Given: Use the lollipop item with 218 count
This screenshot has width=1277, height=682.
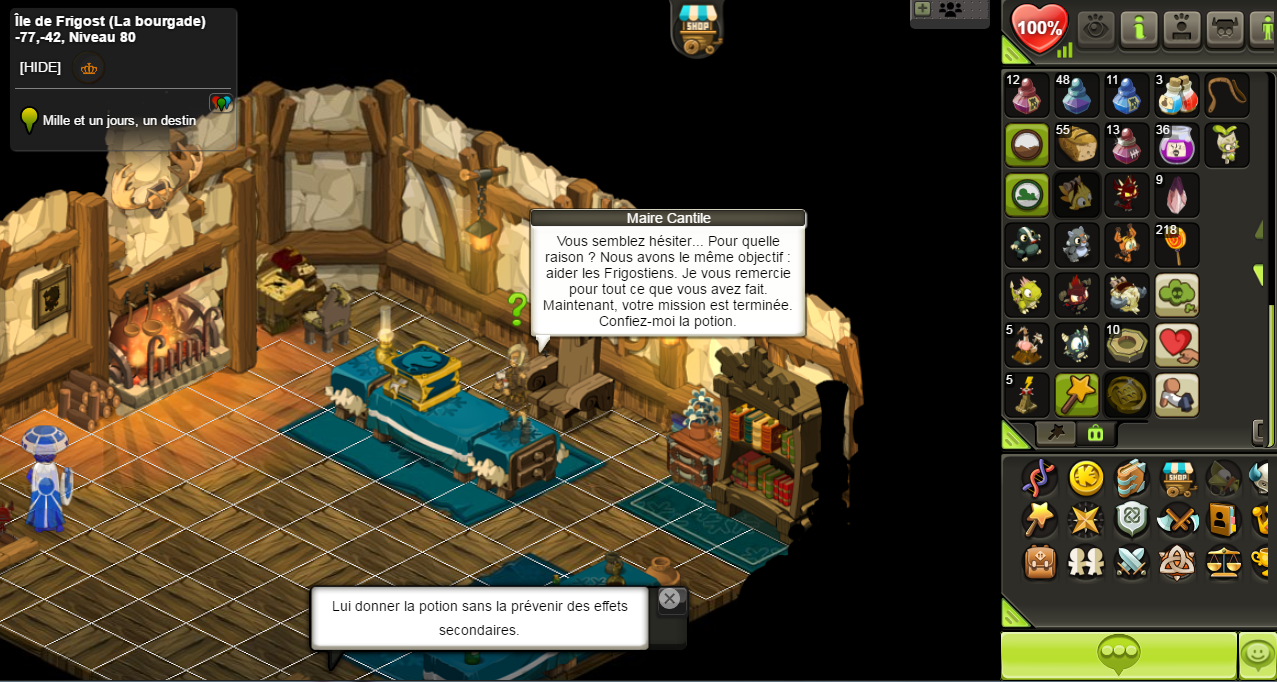Looking at the screenshot, I should tap(1177, 245).
